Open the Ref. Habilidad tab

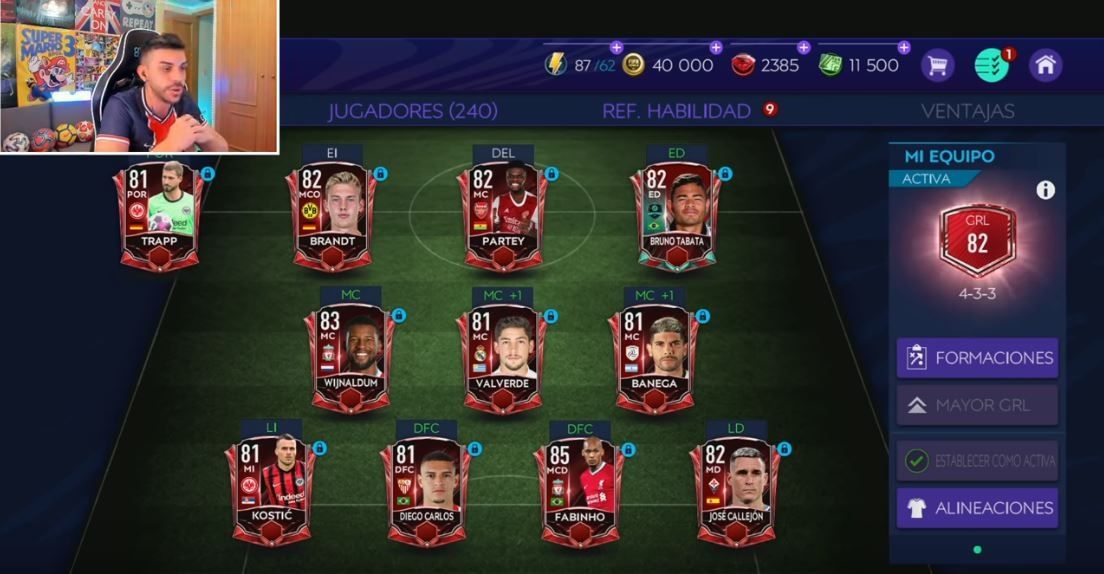[677, 111]
